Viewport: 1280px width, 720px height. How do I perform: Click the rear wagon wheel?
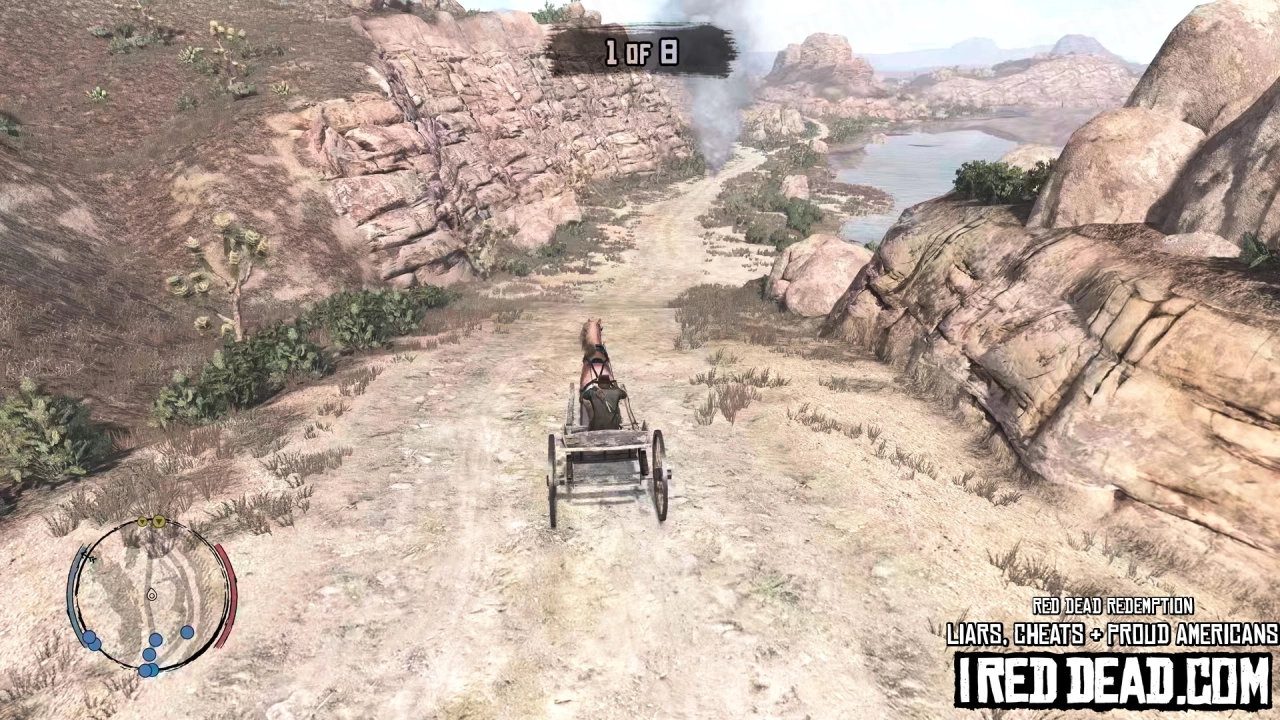tap(660, 470)
